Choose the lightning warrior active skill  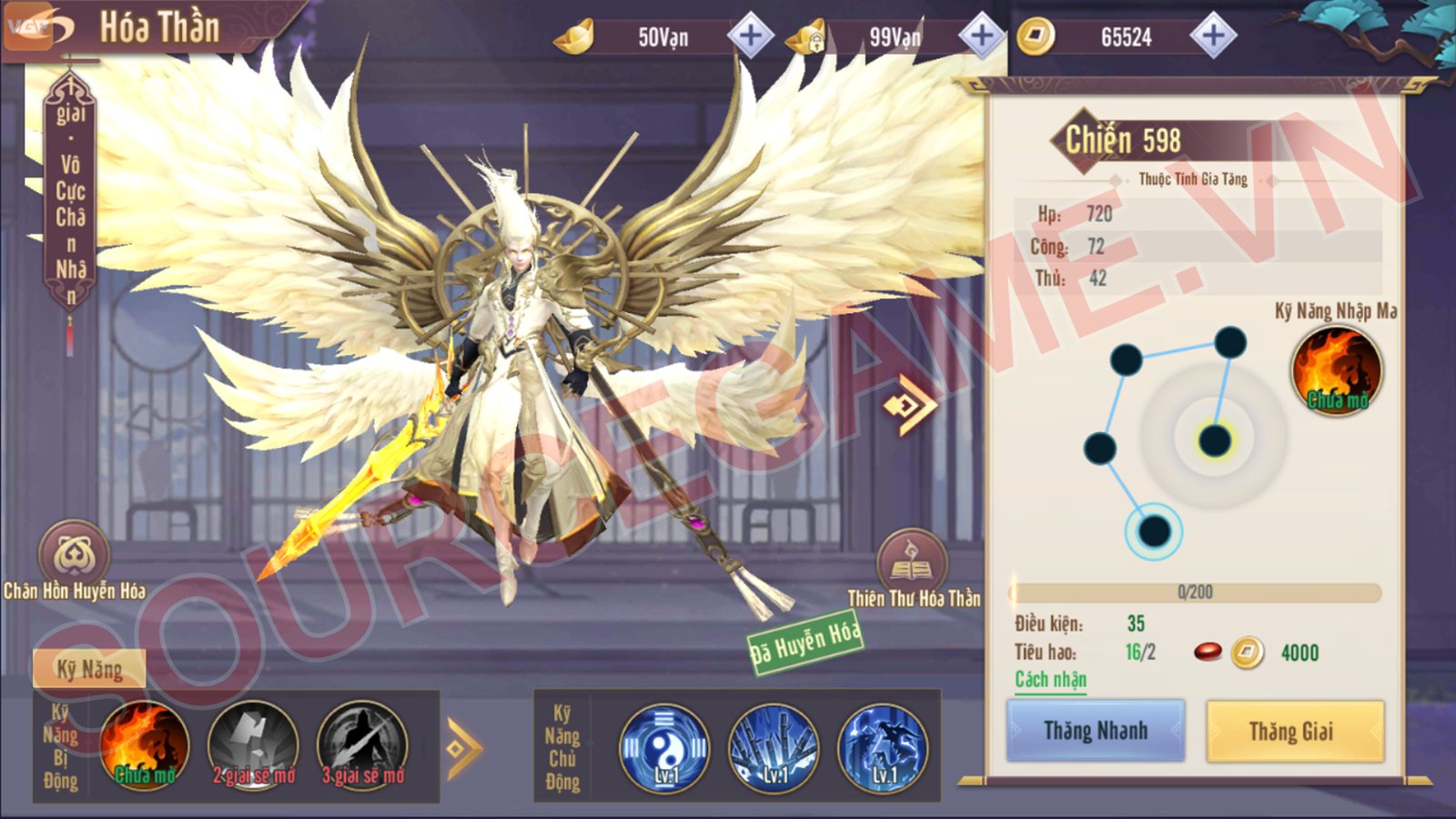click(x=883, y=748)
